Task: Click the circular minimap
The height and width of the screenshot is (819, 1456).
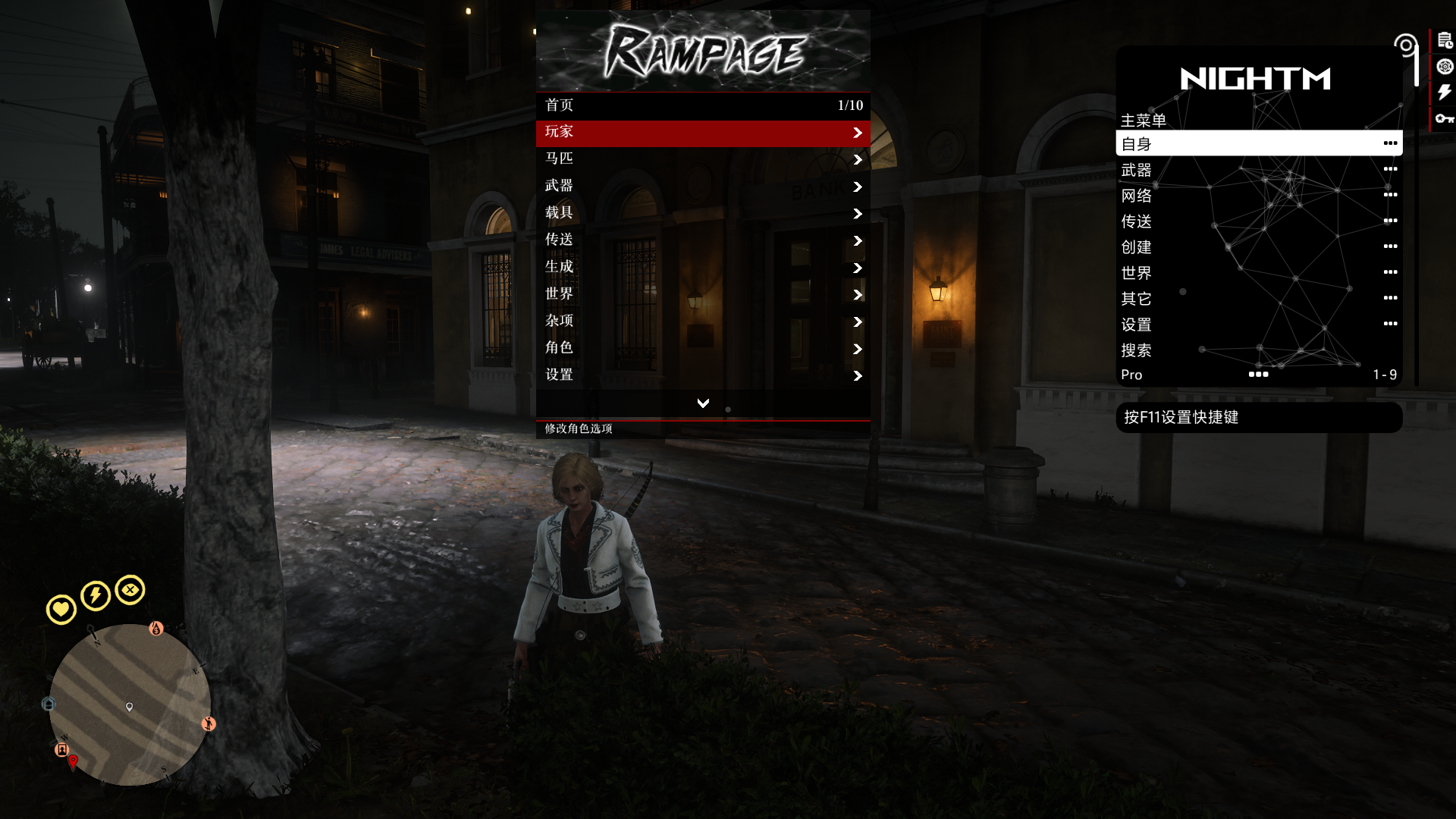Action: (130, 704)
